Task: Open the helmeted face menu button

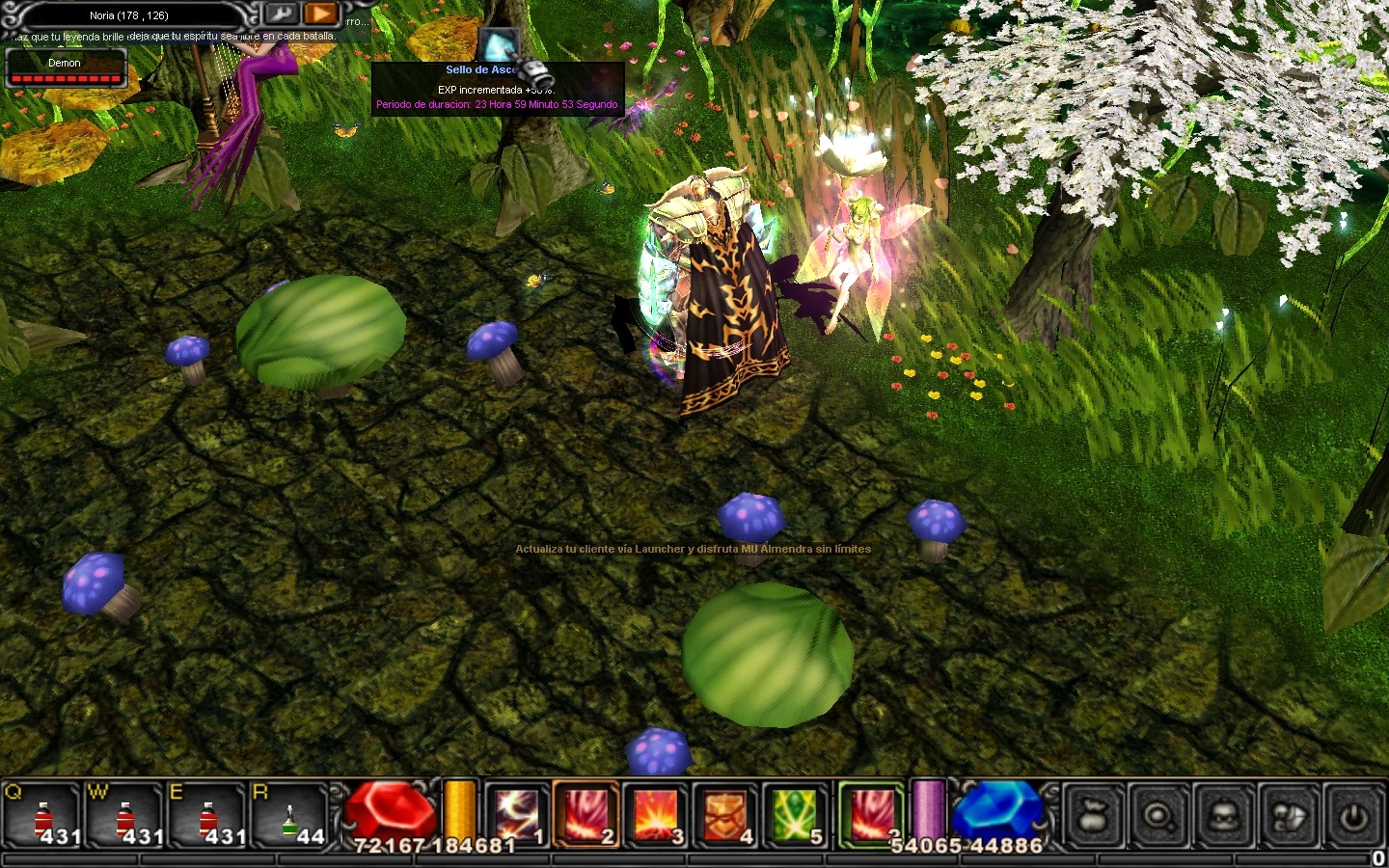Action: pyautogui.click(x=1223, y=817)
